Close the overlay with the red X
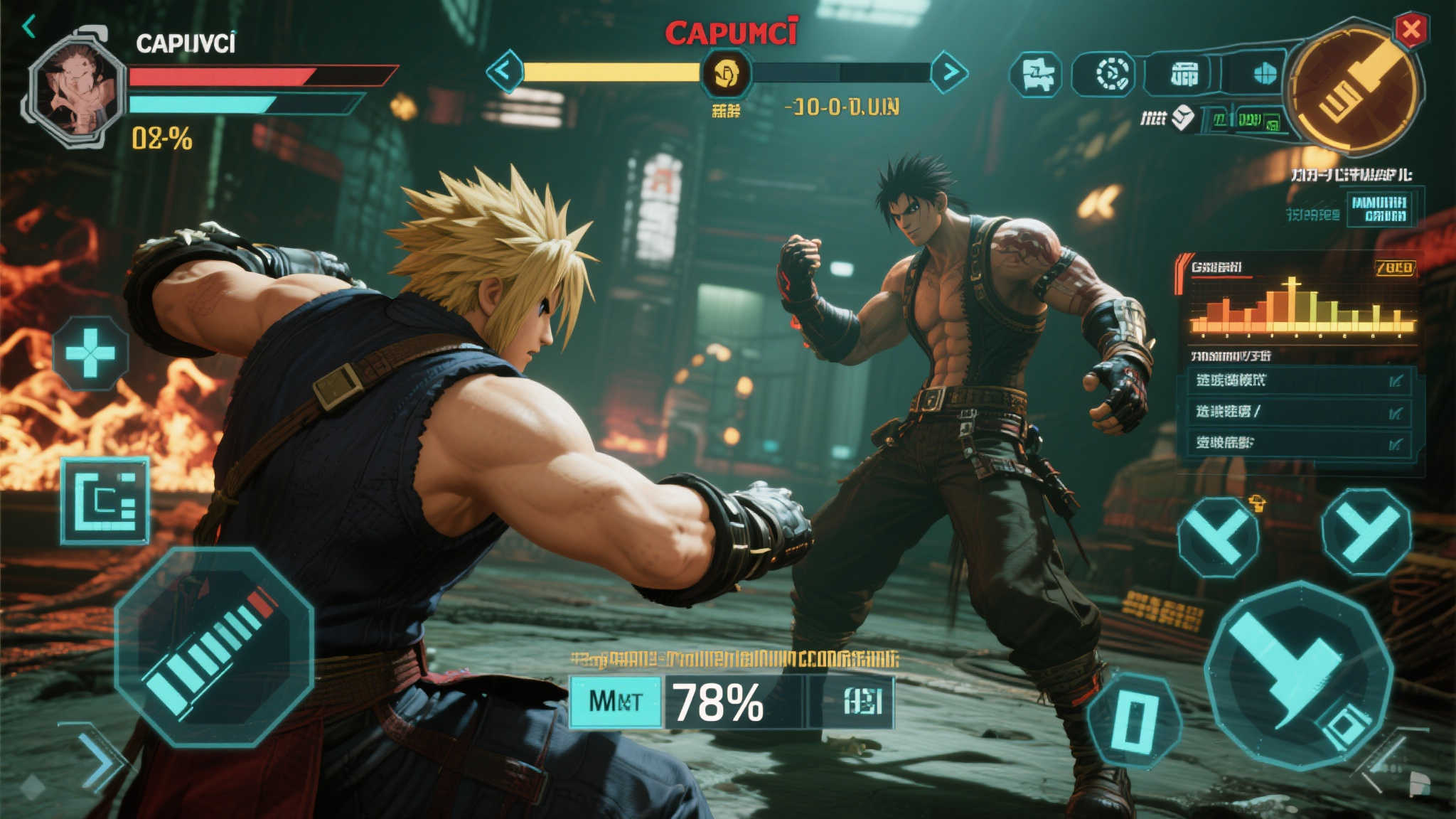Screen dimensions: 1456x819 (x=1410, y=31)
